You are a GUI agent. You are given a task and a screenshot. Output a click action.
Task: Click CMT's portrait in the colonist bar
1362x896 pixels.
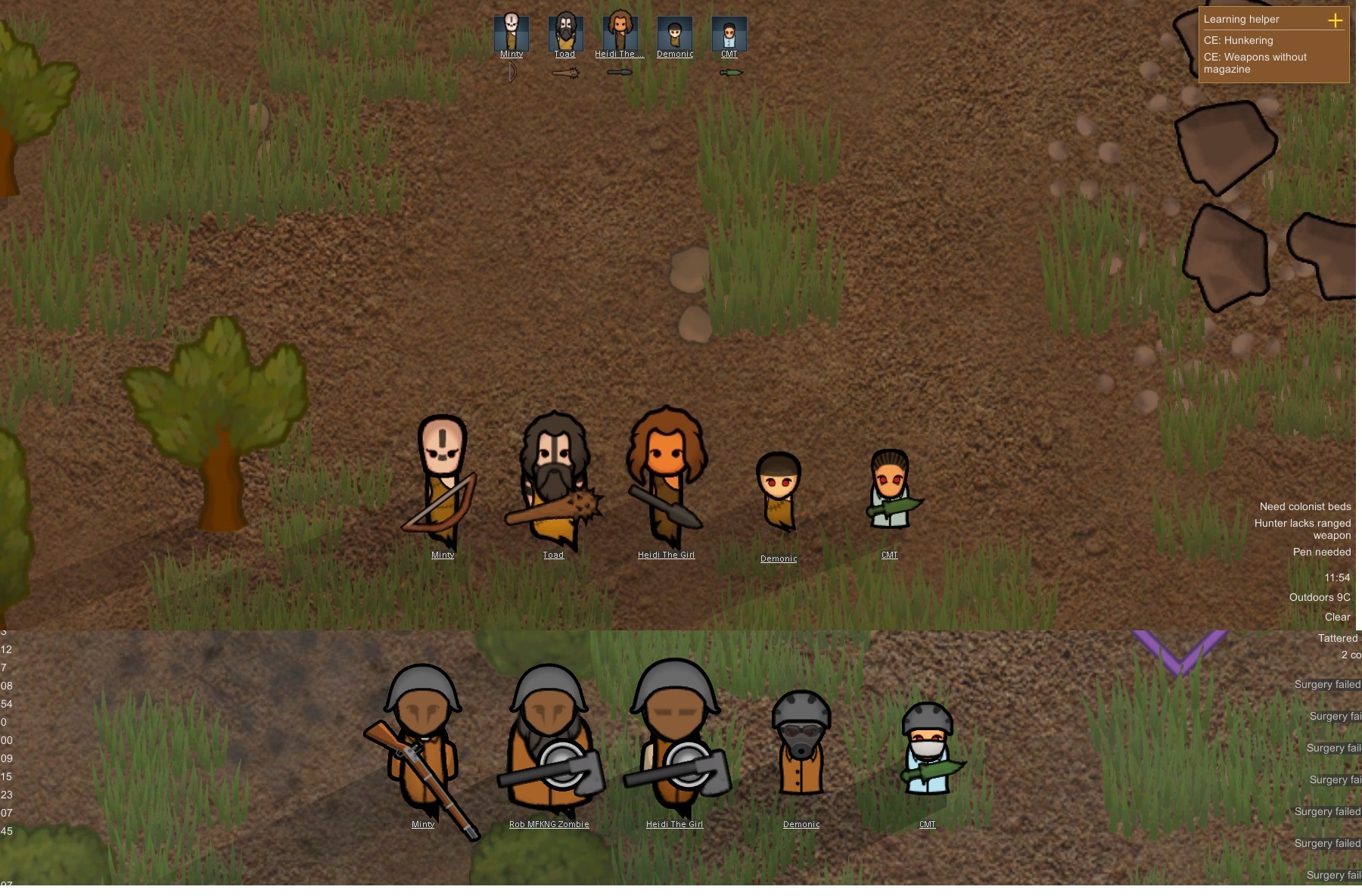(729, 34)
